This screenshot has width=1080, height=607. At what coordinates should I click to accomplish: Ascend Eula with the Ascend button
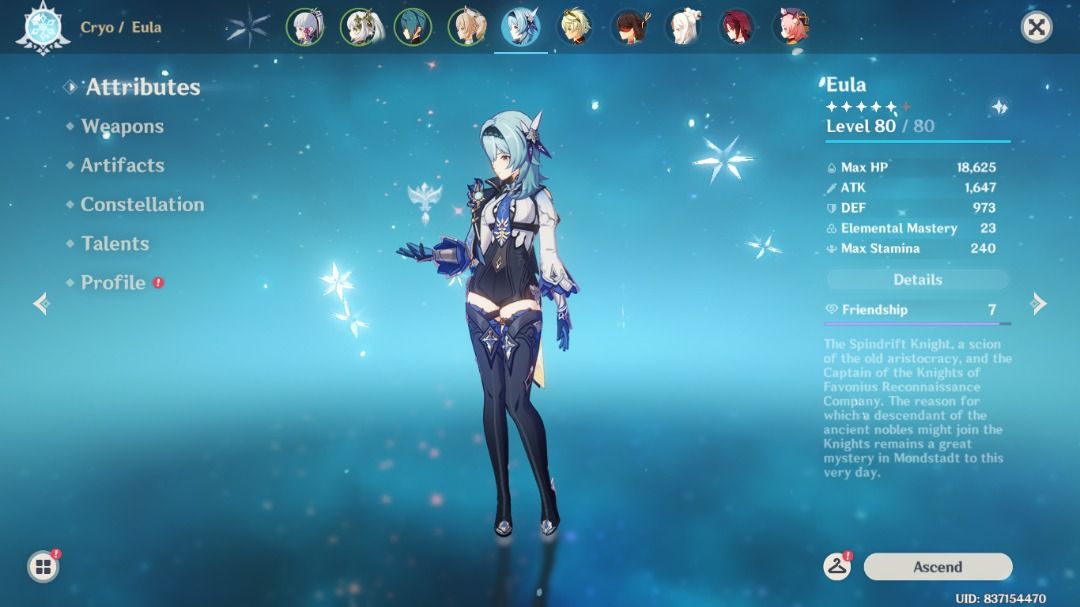tap(937, 567)
